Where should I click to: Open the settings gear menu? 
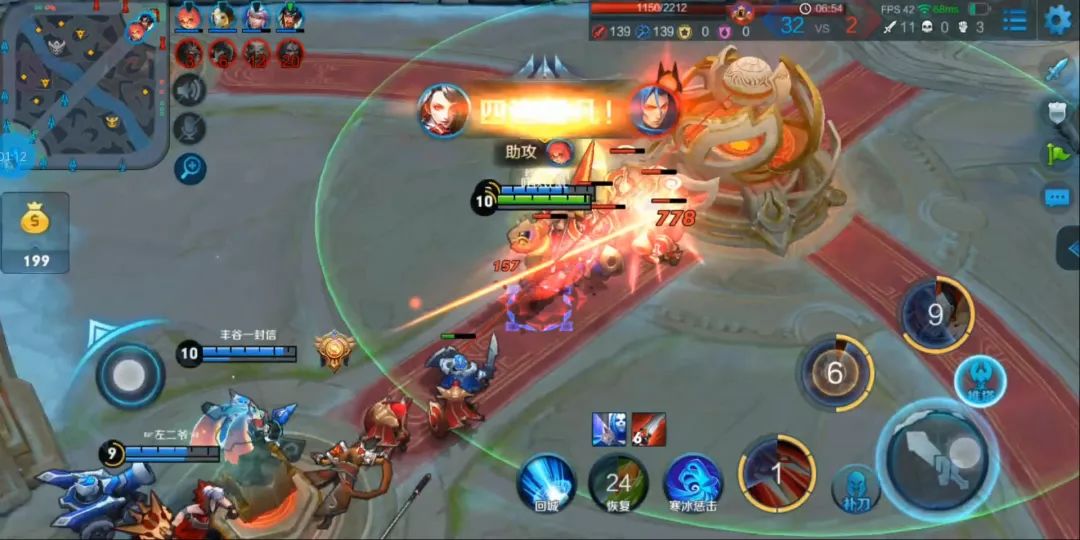click(1057, 19)
